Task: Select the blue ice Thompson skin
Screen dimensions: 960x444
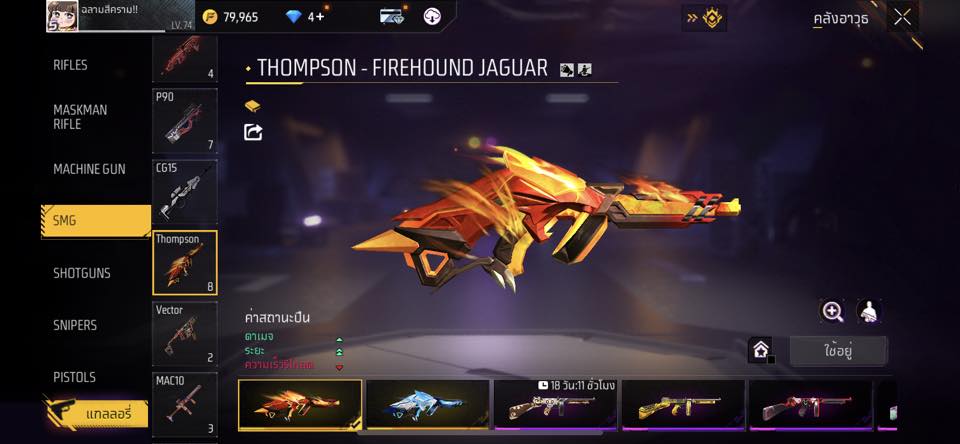Action: click(428, 405)
